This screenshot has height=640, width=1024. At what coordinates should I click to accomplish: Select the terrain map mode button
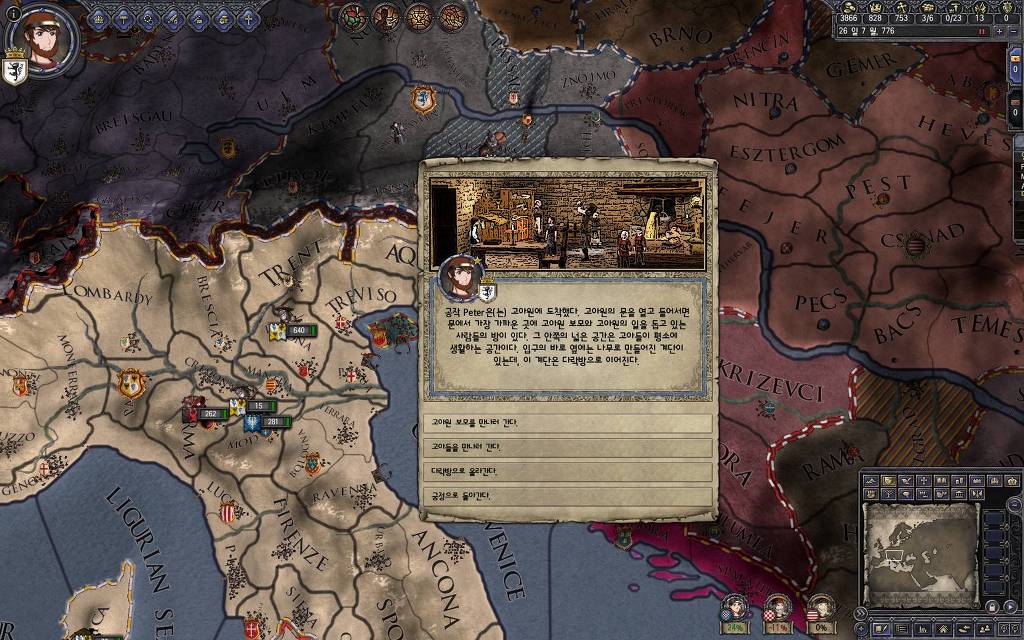click(873, 481)
